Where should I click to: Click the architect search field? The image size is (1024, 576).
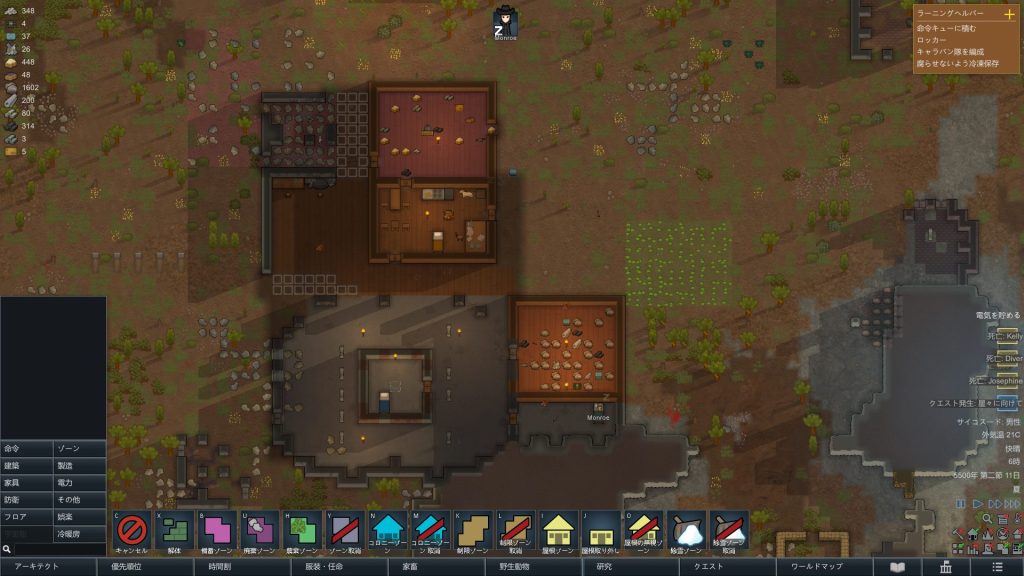click(55, 549)
